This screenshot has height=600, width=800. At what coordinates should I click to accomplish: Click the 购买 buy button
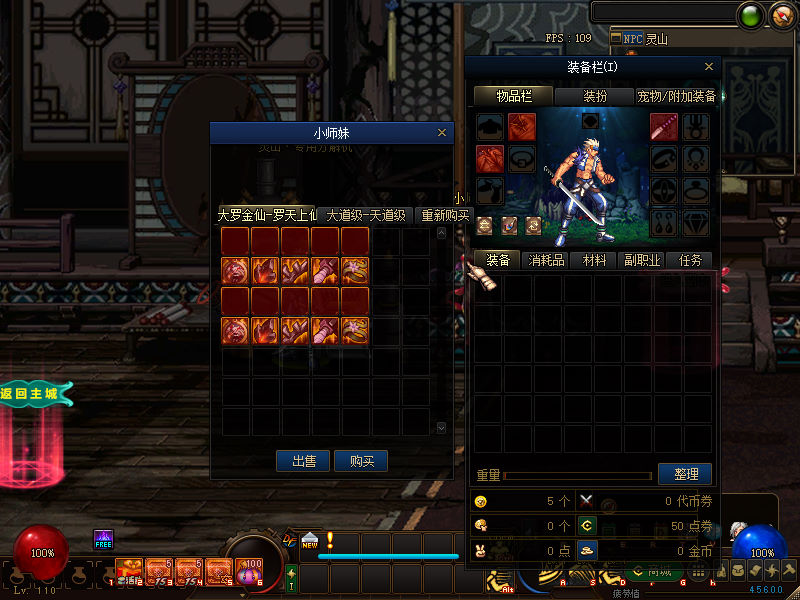361,461
